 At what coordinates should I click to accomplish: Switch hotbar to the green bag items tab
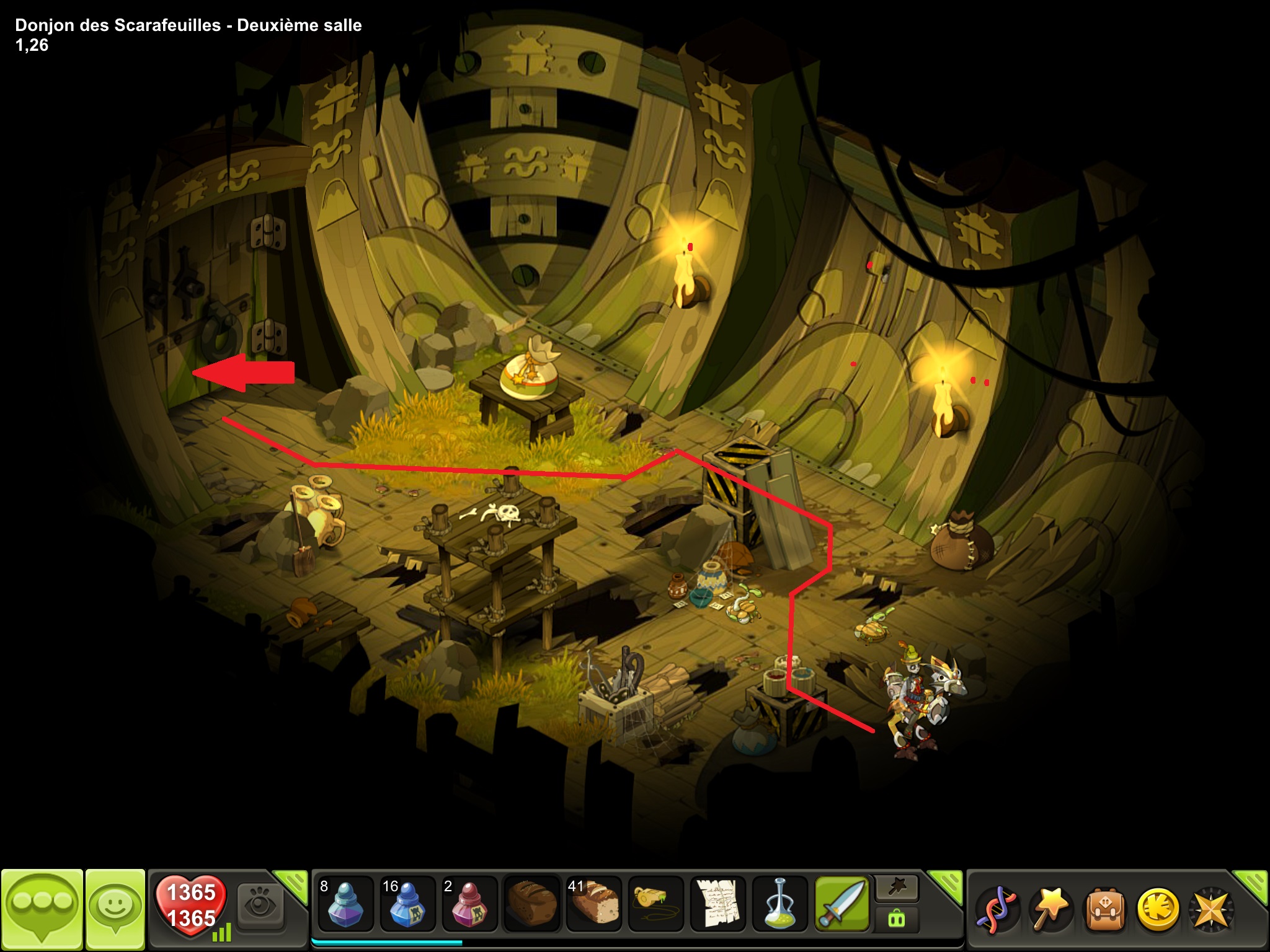897,919
